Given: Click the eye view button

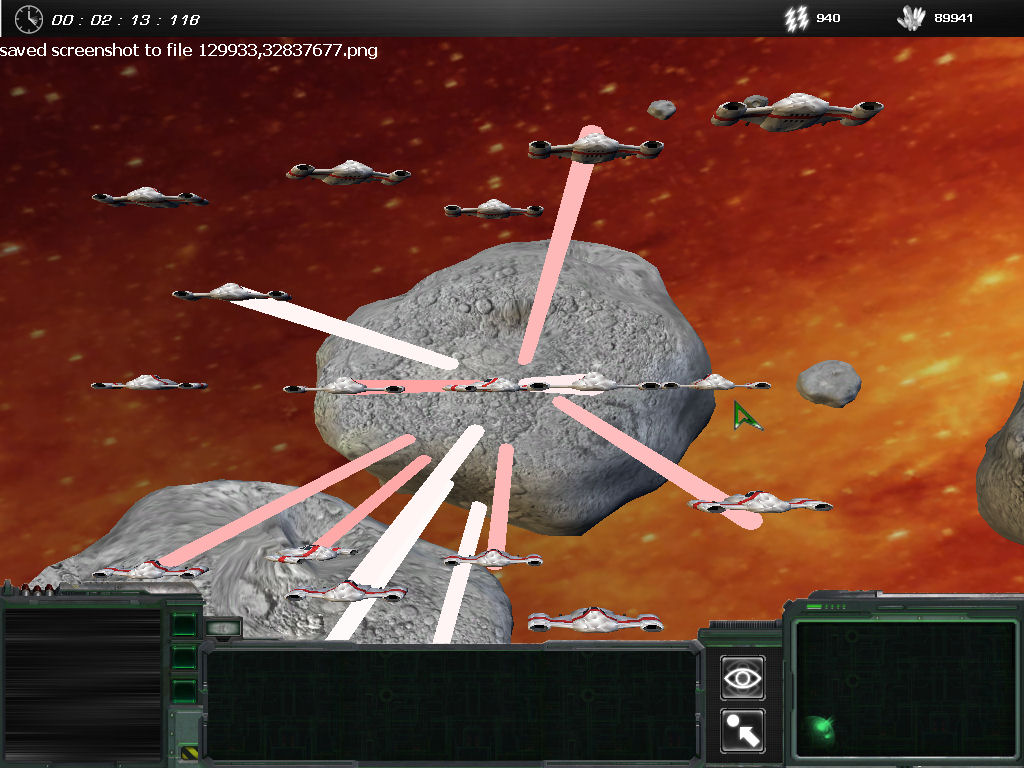Looking at the screenshot, I should [742, 678].
